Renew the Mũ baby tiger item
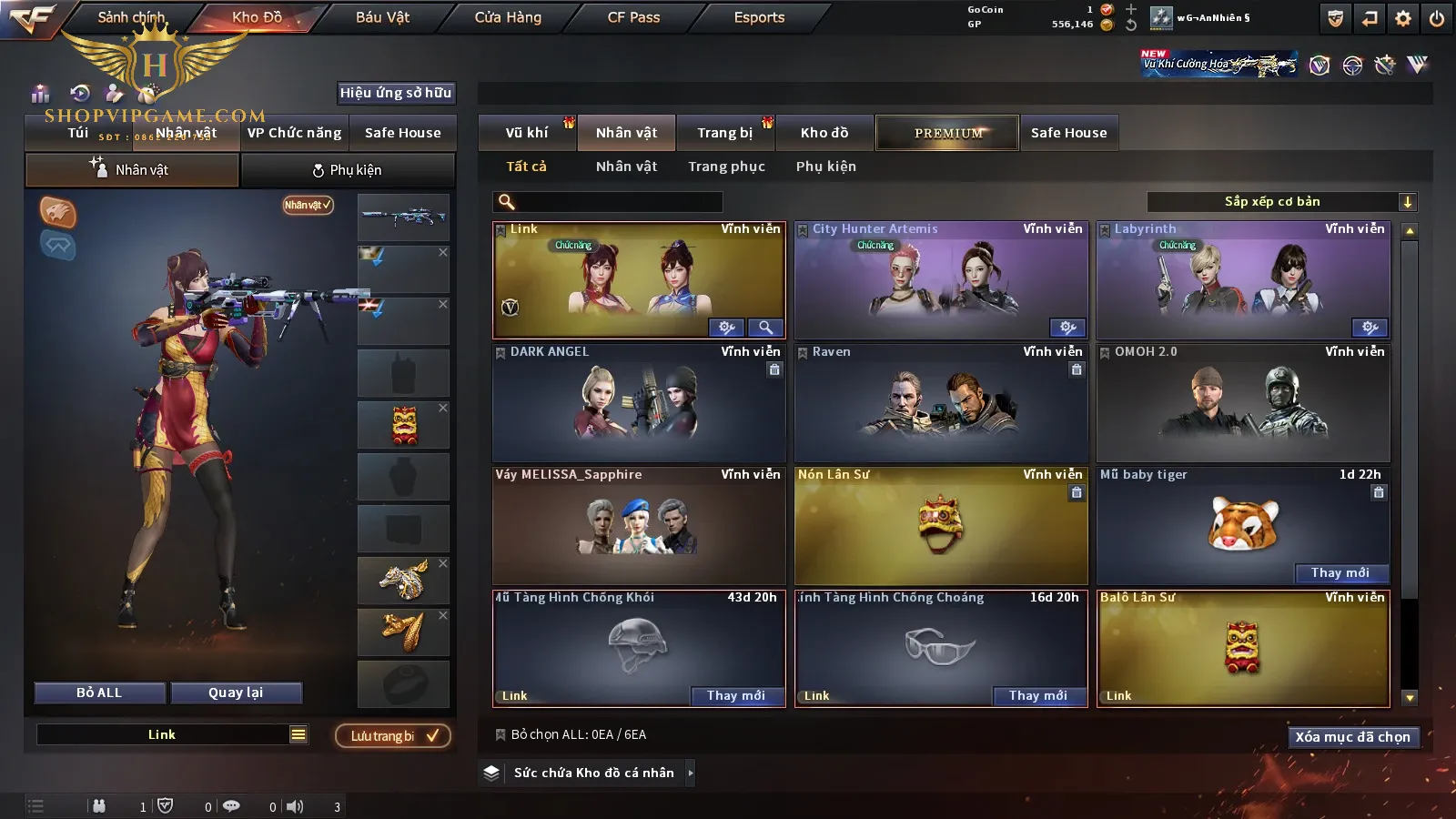Viewport: 1456px width, 819px height. (x=1340, y=572)
